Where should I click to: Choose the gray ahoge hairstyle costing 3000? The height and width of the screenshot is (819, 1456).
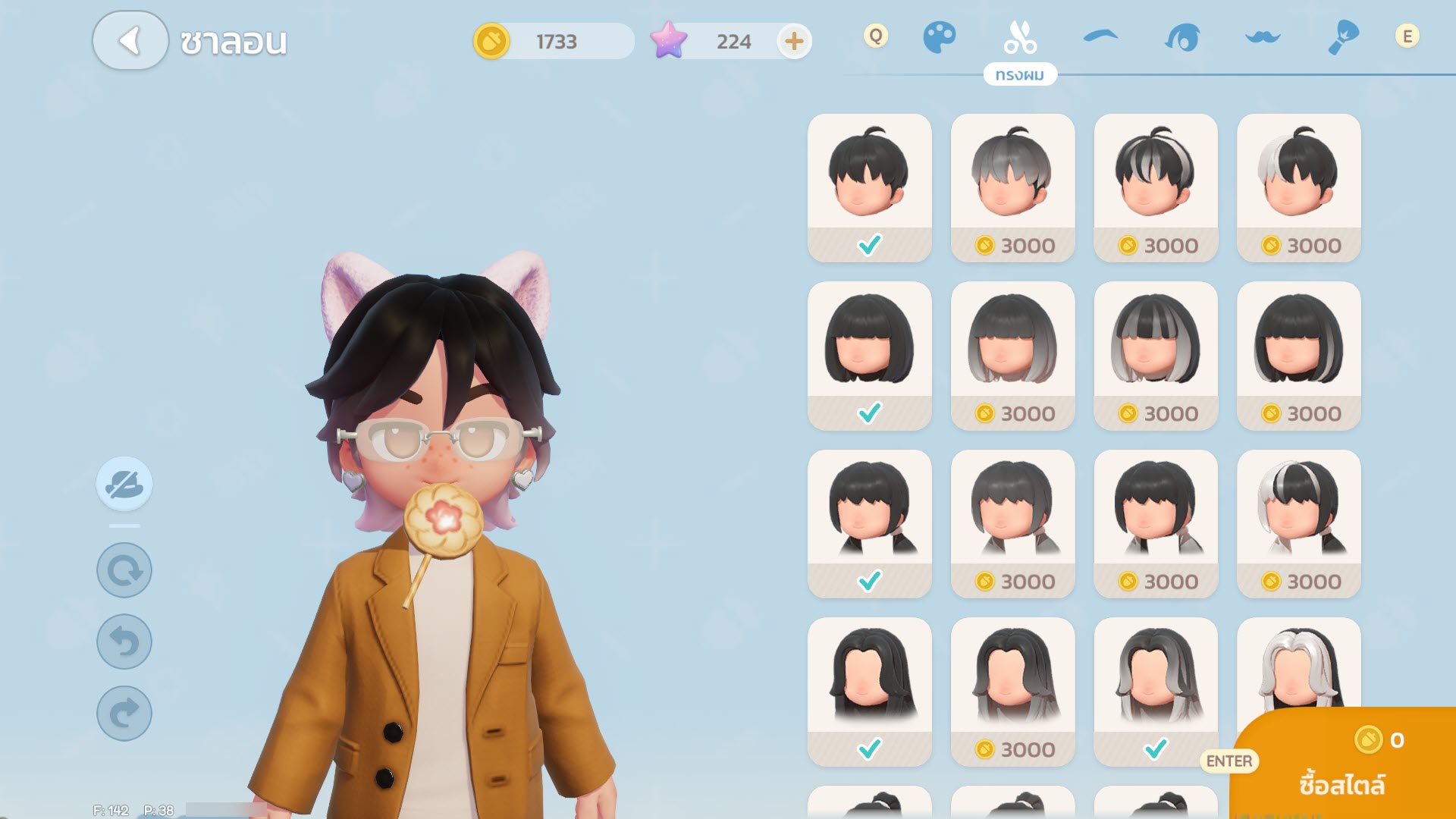[x=1012, y=187]
